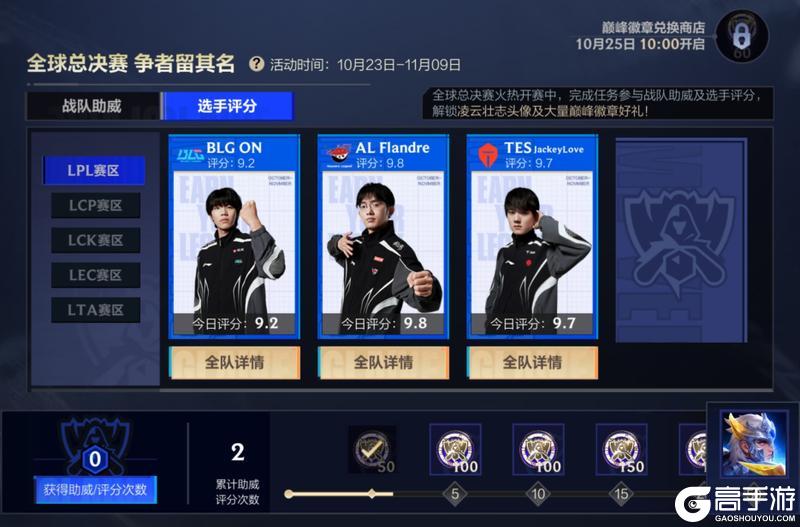The height and width of the screenshot is (527, 800).
Task: Select the 150 badge reward icon
Action: [x=621, y=449]
